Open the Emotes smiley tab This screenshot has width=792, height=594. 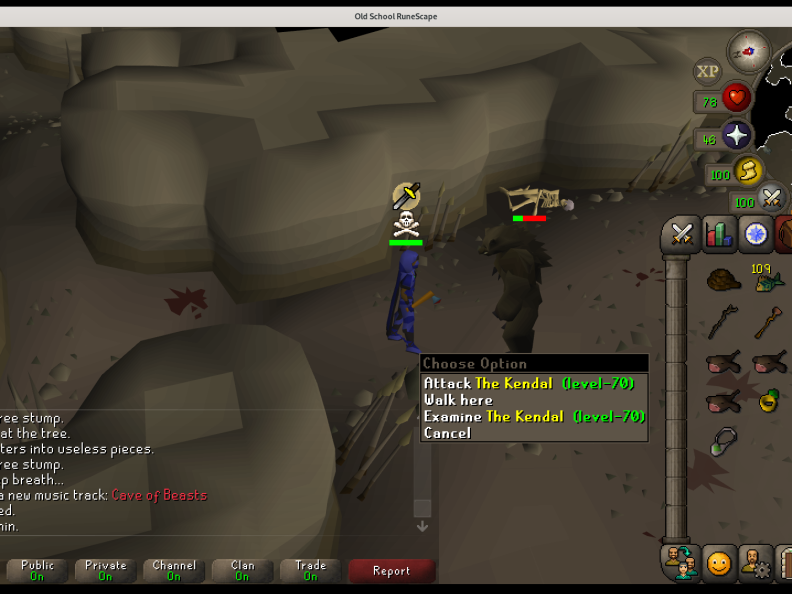click(x=718, y=563)
